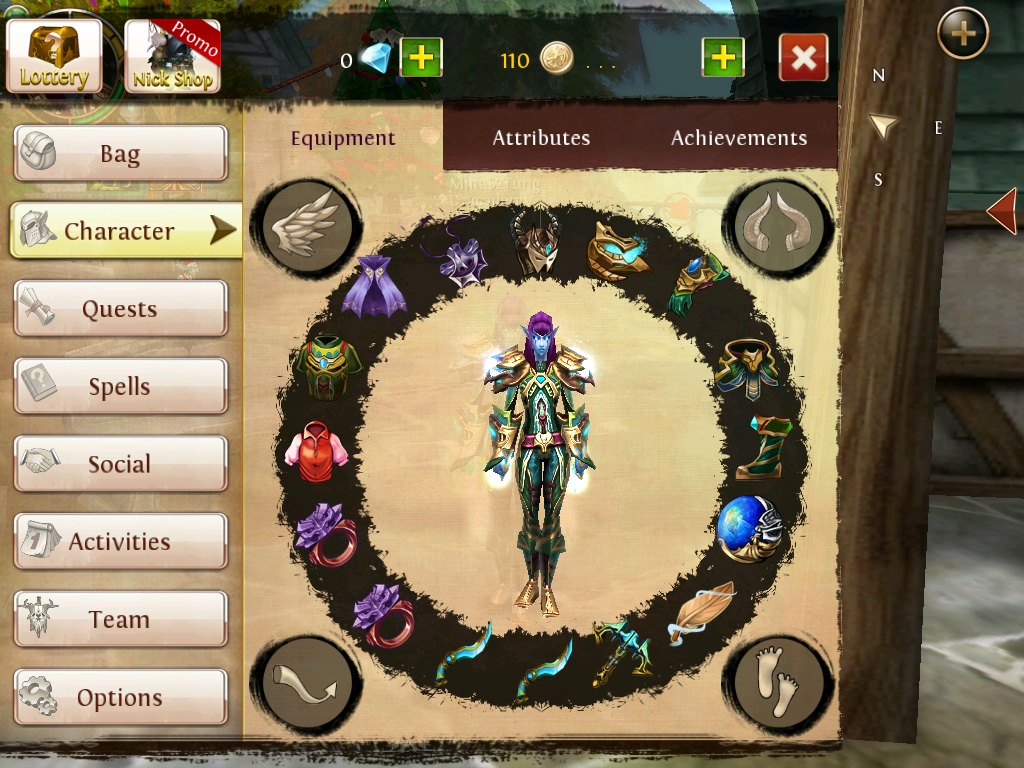Open the Spells menu
1024x768 pixels.
(120, 387)
